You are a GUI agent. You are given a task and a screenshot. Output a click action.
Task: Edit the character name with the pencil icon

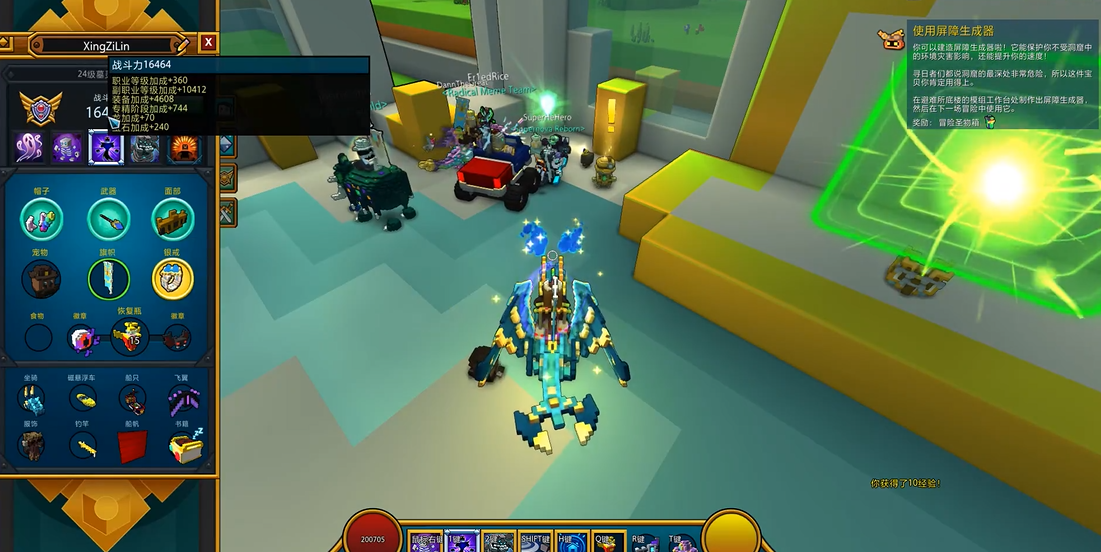coord(182,44)
